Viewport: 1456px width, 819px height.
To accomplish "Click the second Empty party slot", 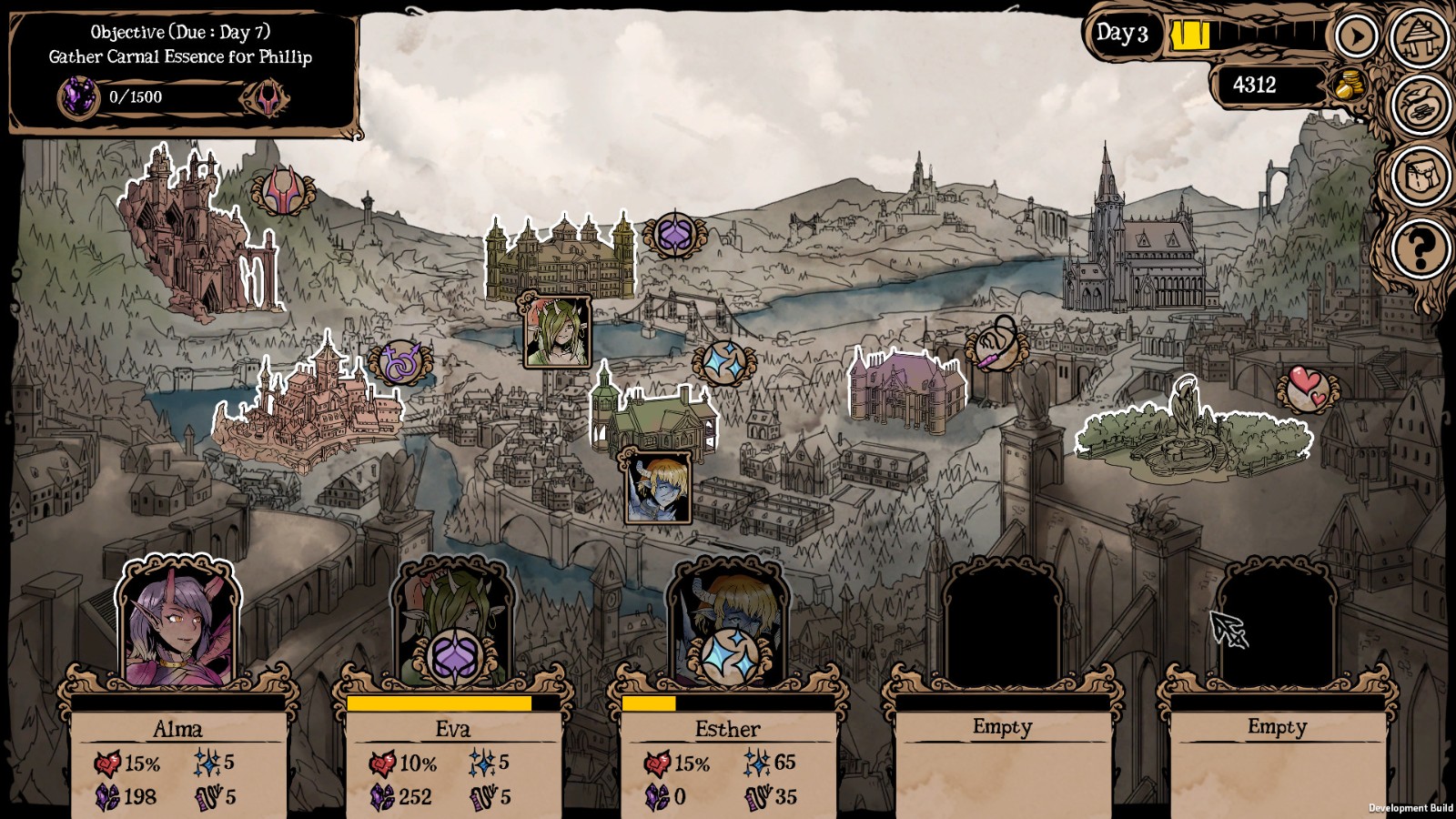I will coord(1277,728).
